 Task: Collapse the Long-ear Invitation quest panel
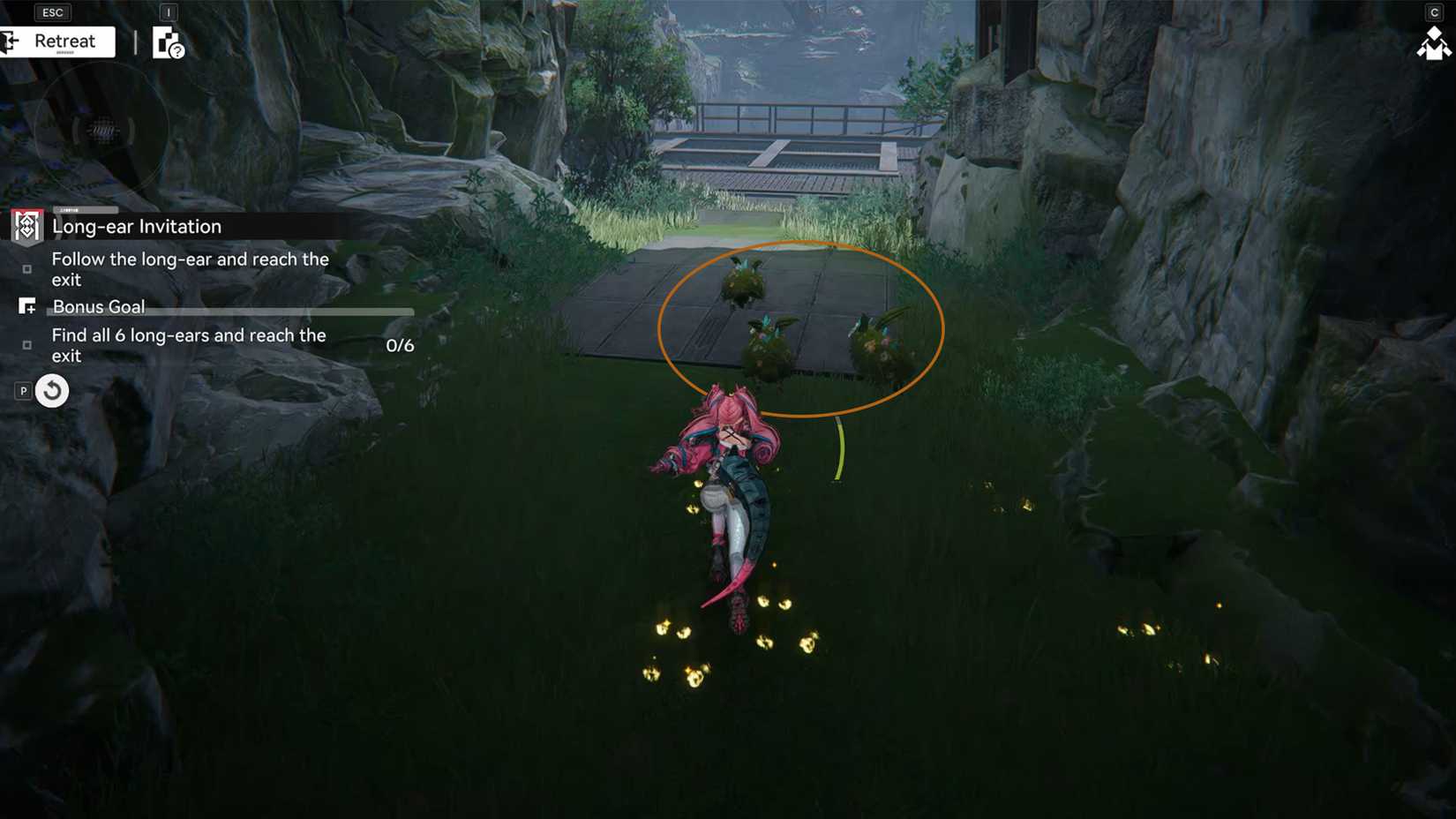137,226
